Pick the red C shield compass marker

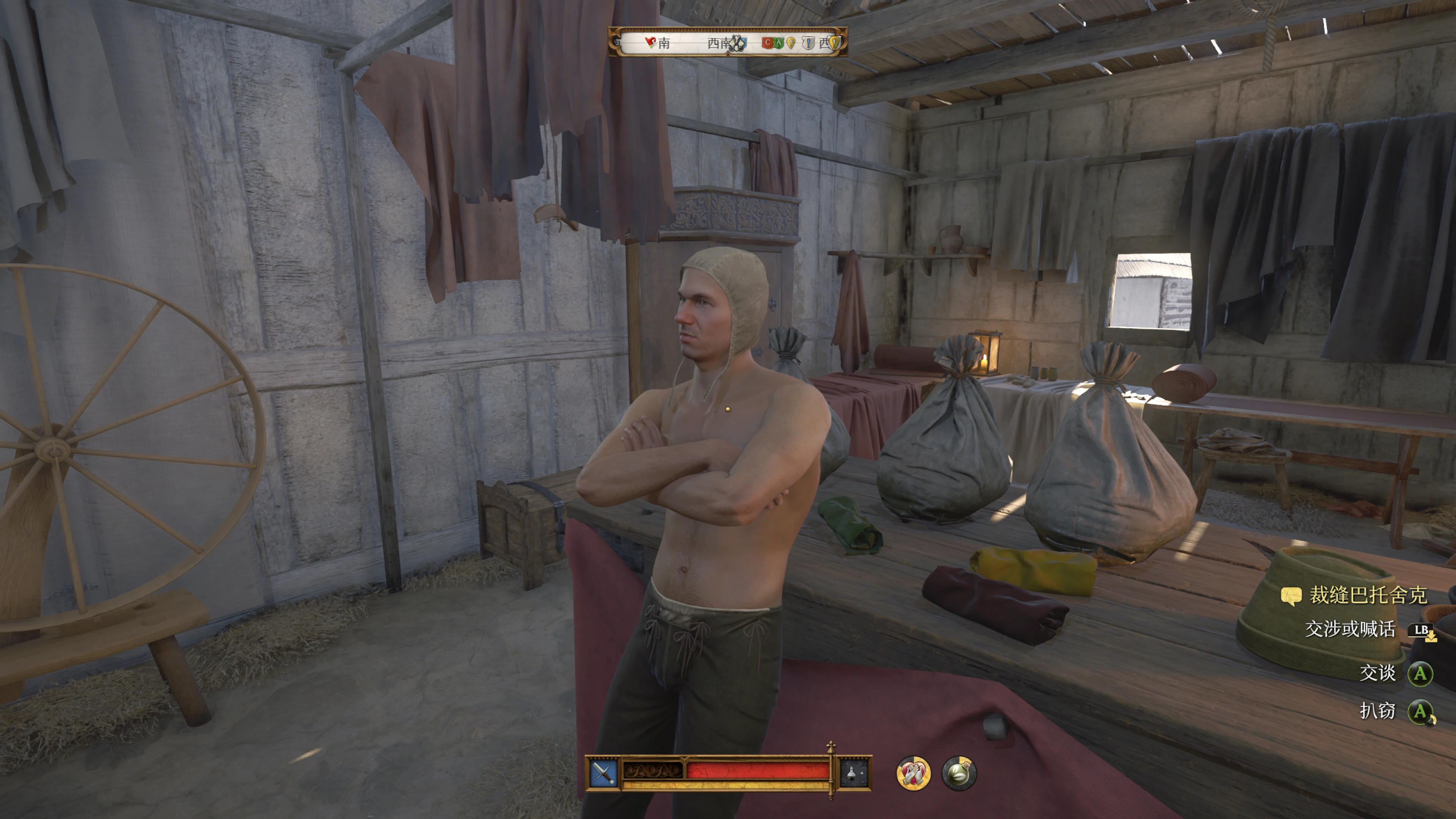pyautogui.click(x=767, y=42)
